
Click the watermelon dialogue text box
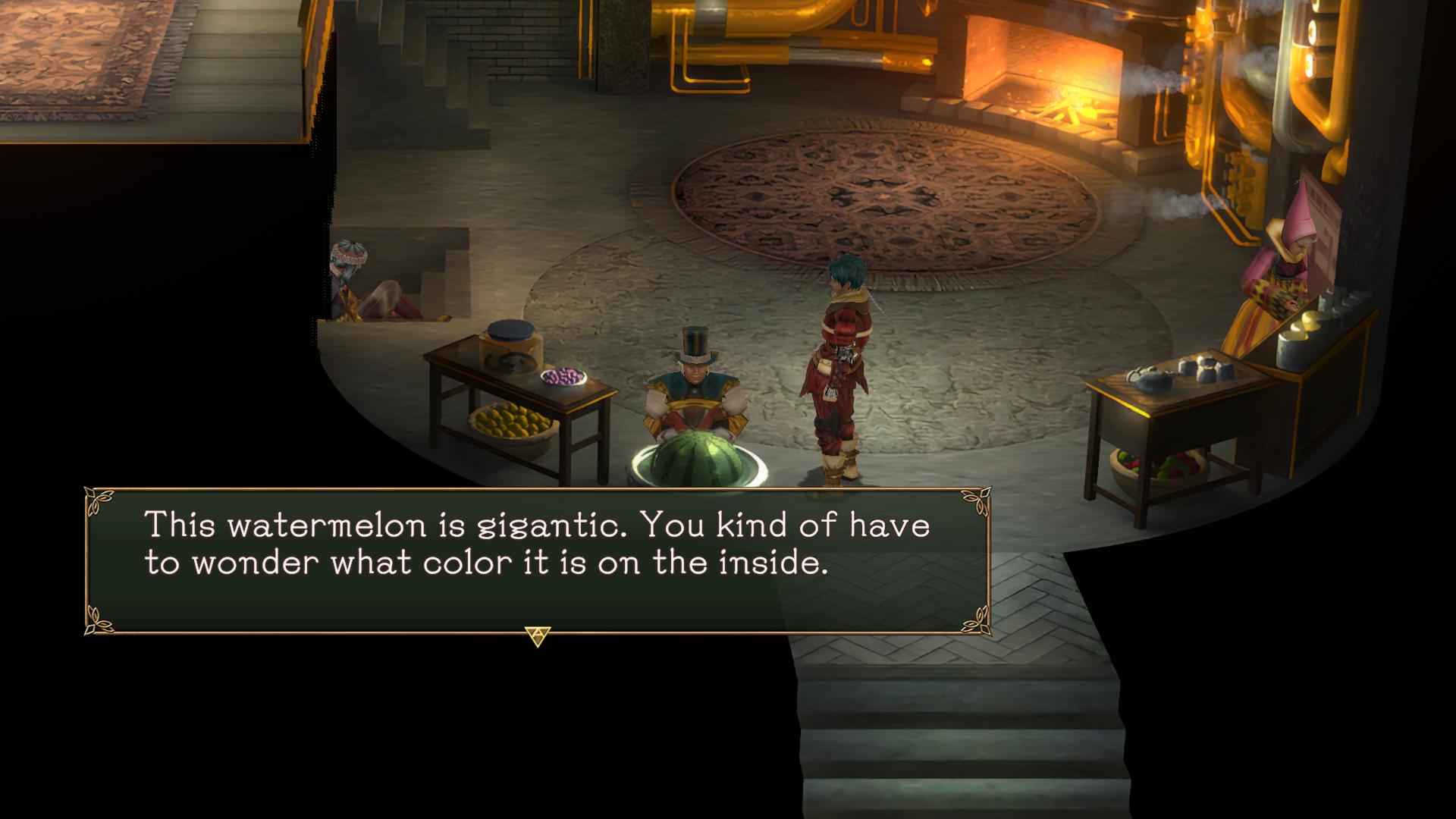click(536, 560)
